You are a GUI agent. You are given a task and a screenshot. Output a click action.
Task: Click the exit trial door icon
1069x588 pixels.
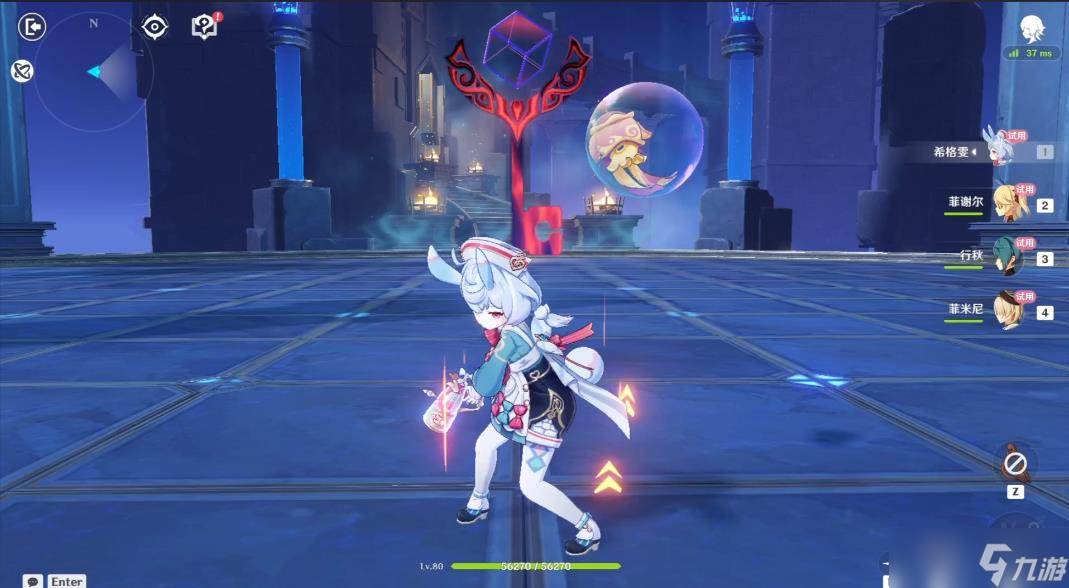[33, 26]
